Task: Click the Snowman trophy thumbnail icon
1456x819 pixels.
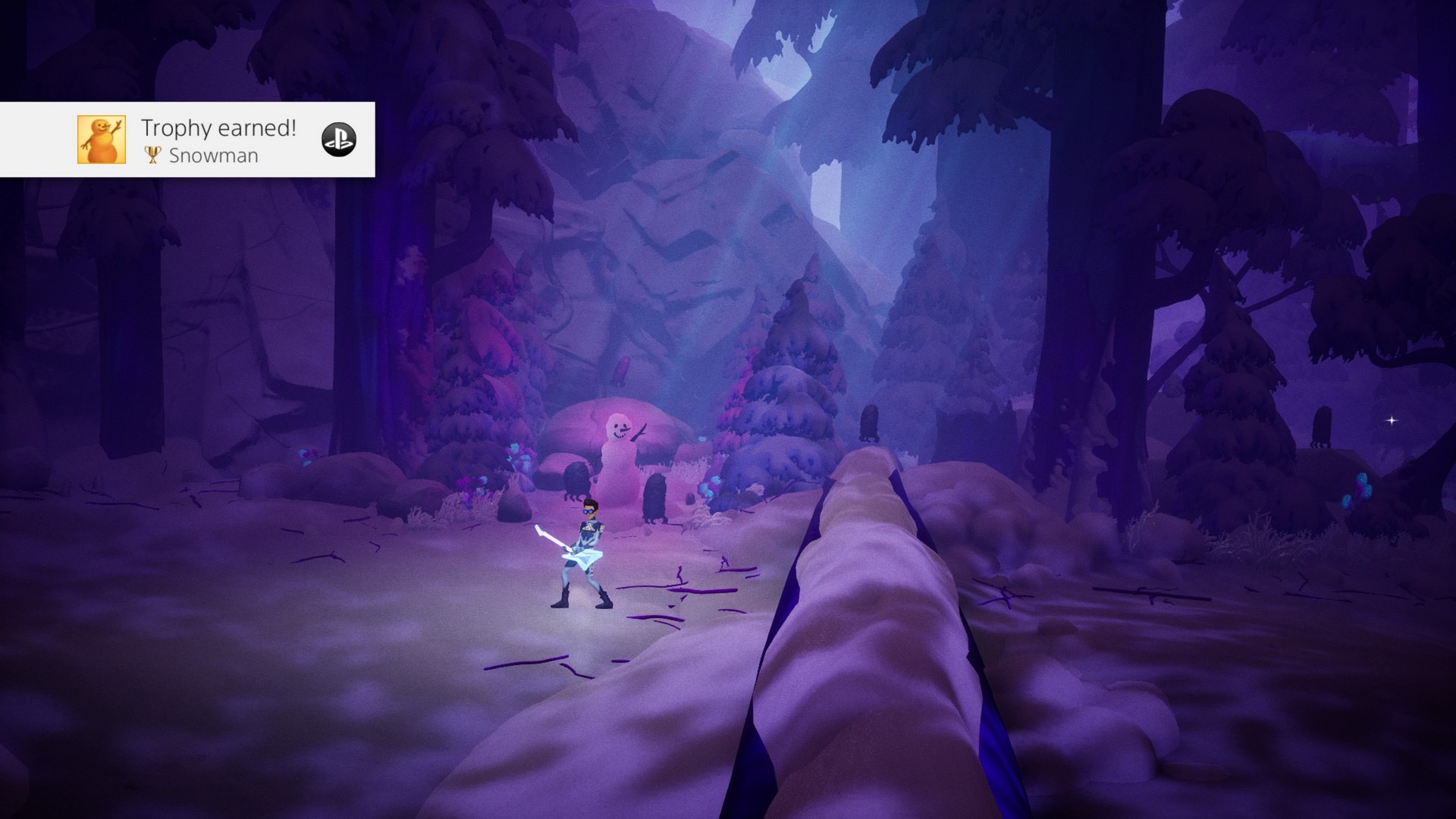Action: click(102, 140)
